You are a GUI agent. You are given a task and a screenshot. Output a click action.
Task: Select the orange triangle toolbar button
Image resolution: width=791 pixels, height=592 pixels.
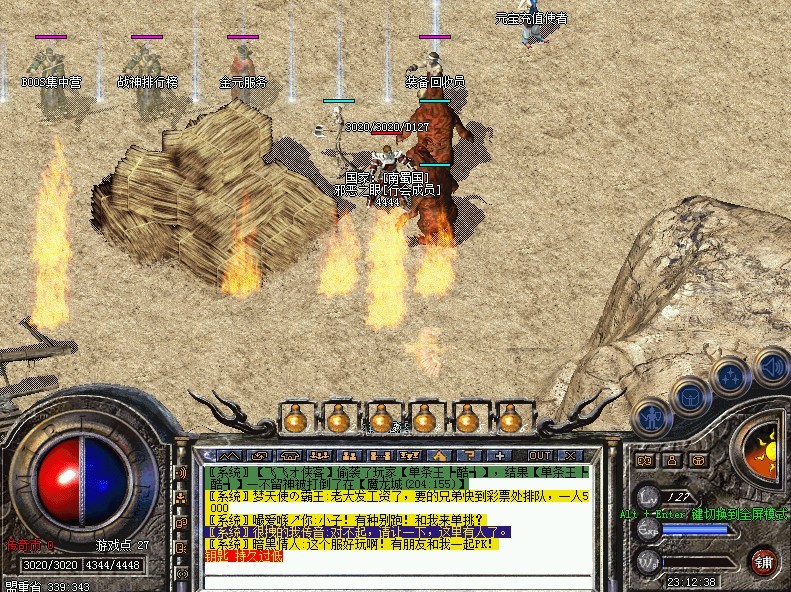[434, 455]
